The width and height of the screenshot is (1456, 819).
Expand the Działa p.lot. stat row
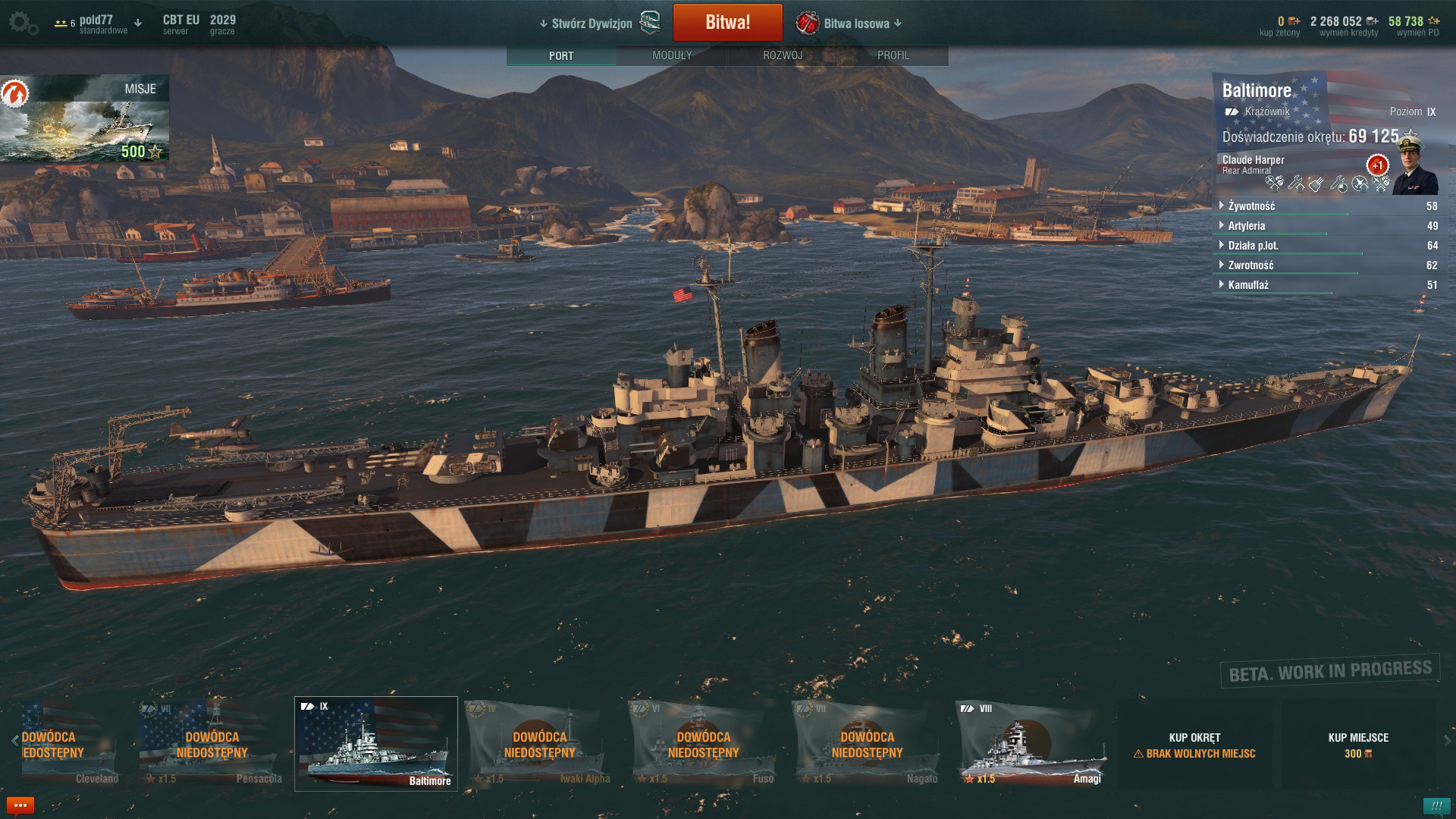tap(1253, 246)
